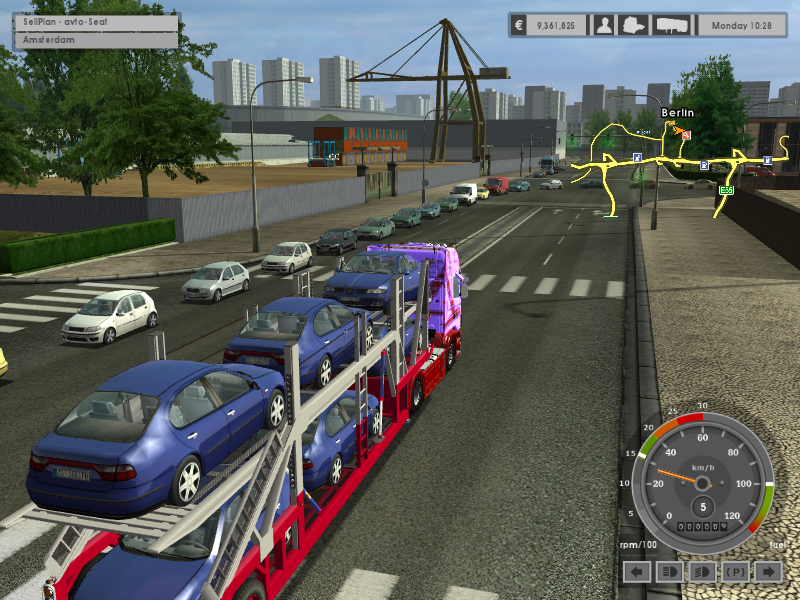The image size is (800, 600).
Task: Toggle the low beam headlights button
Action: click(x=670, y=571)
